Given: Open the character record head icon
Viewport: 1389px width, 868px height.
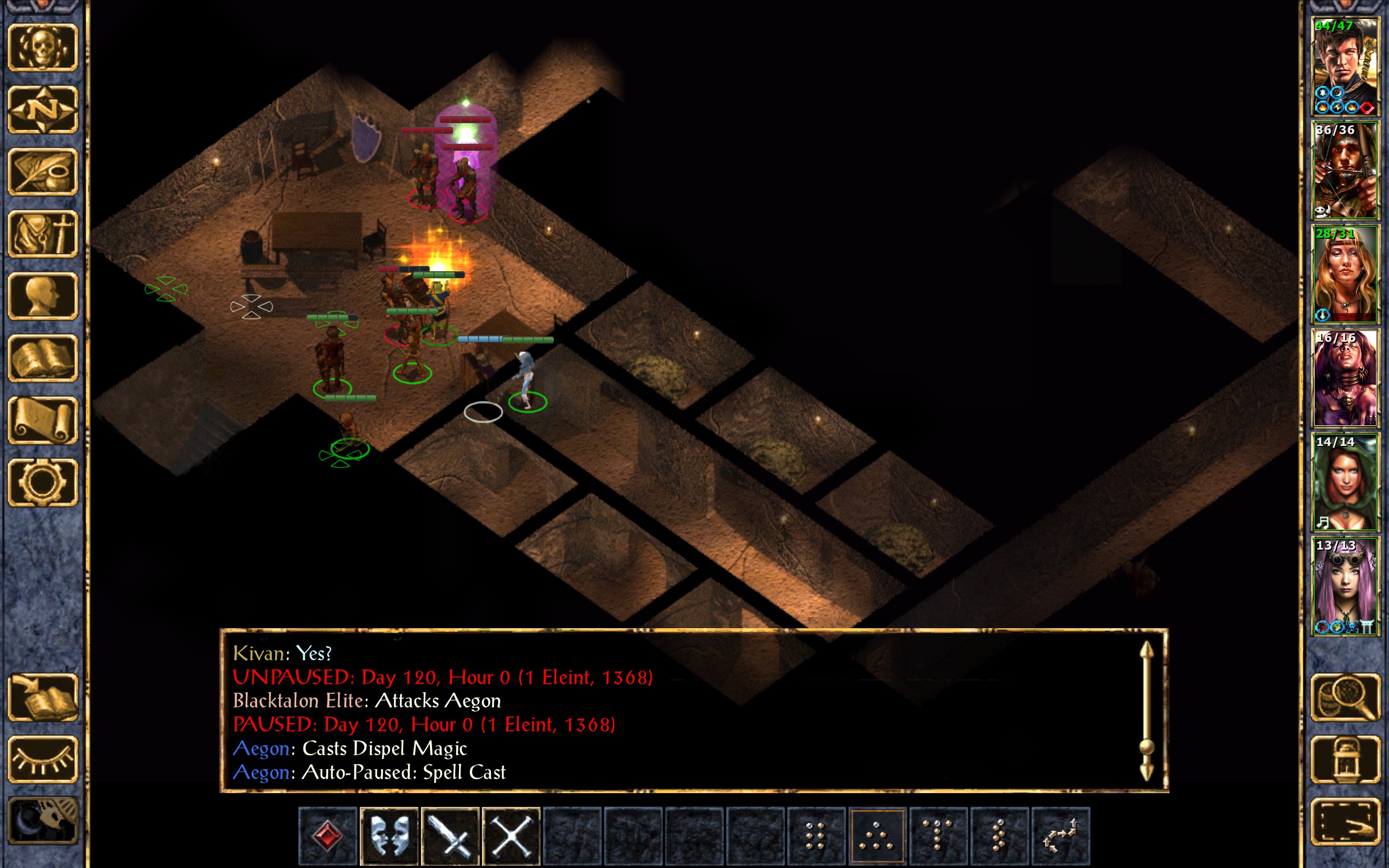Looking at the screenshot, I should pos(43,296).
